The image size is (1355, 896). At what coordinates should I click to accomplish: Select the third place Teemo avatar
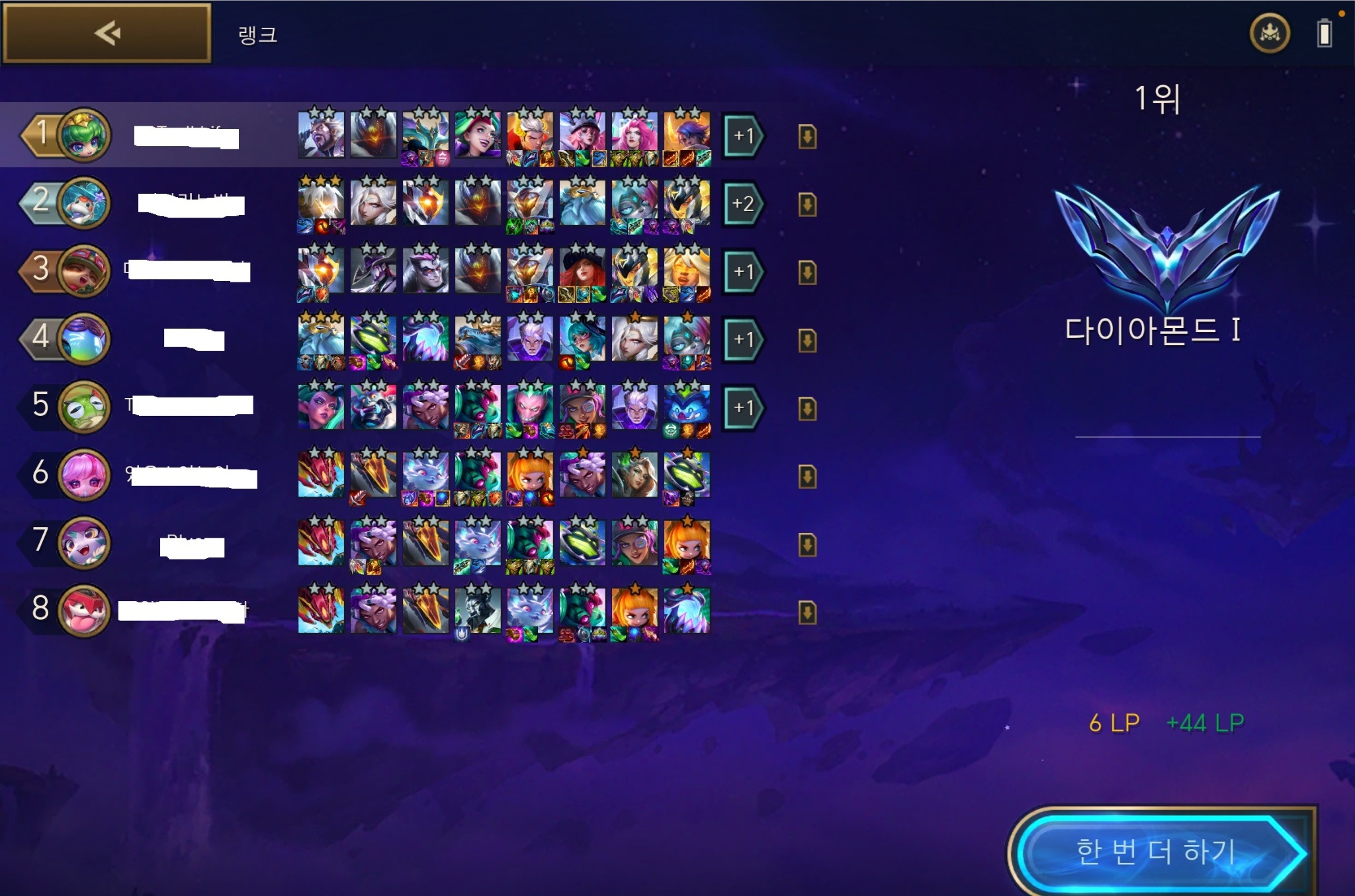[x=84, y=271]
